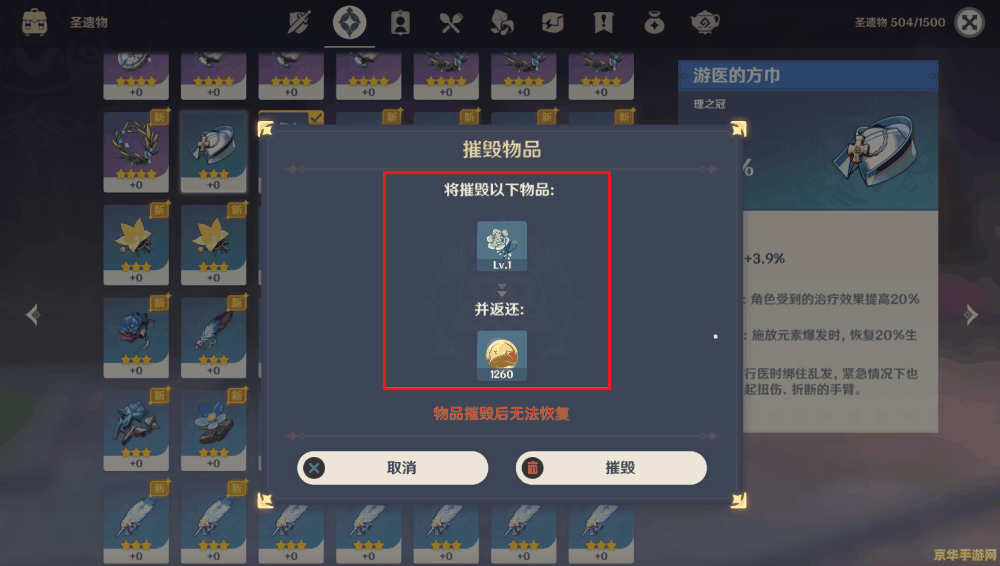Open the materials tab
1000x566 pixels.
pyautogui.click(x=502, y=22)
